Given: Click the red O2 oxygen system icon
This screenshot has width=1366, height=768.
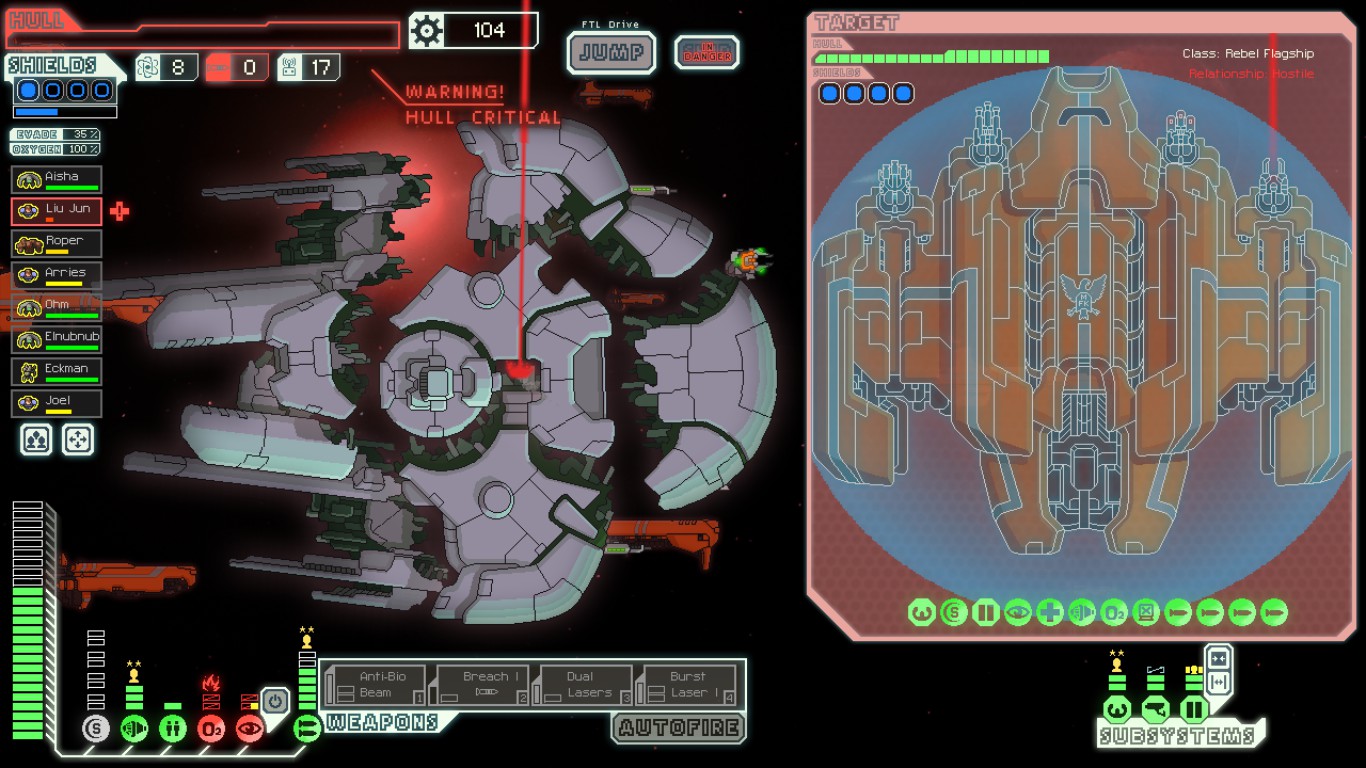Looking at the screenshot, I should pyautogui.click(x=211, y=729).
